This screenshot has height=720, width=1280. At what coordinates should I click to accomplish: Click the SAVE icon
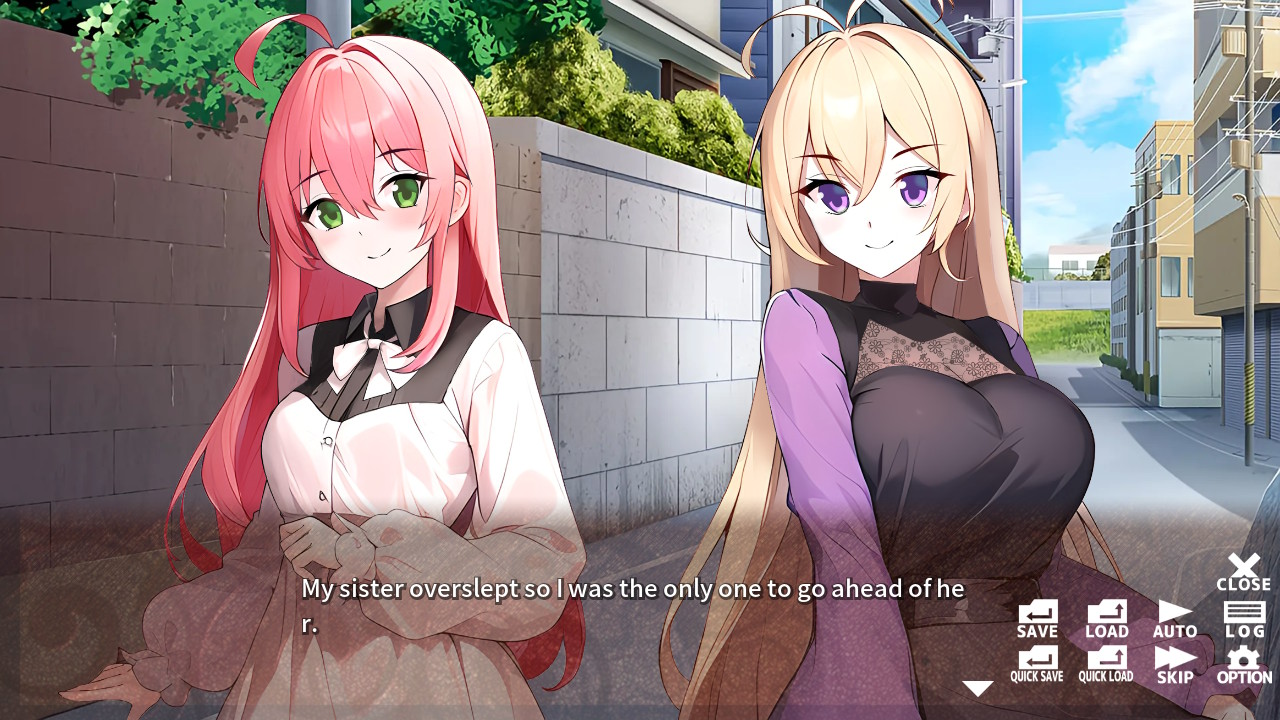coord(1036,614)
